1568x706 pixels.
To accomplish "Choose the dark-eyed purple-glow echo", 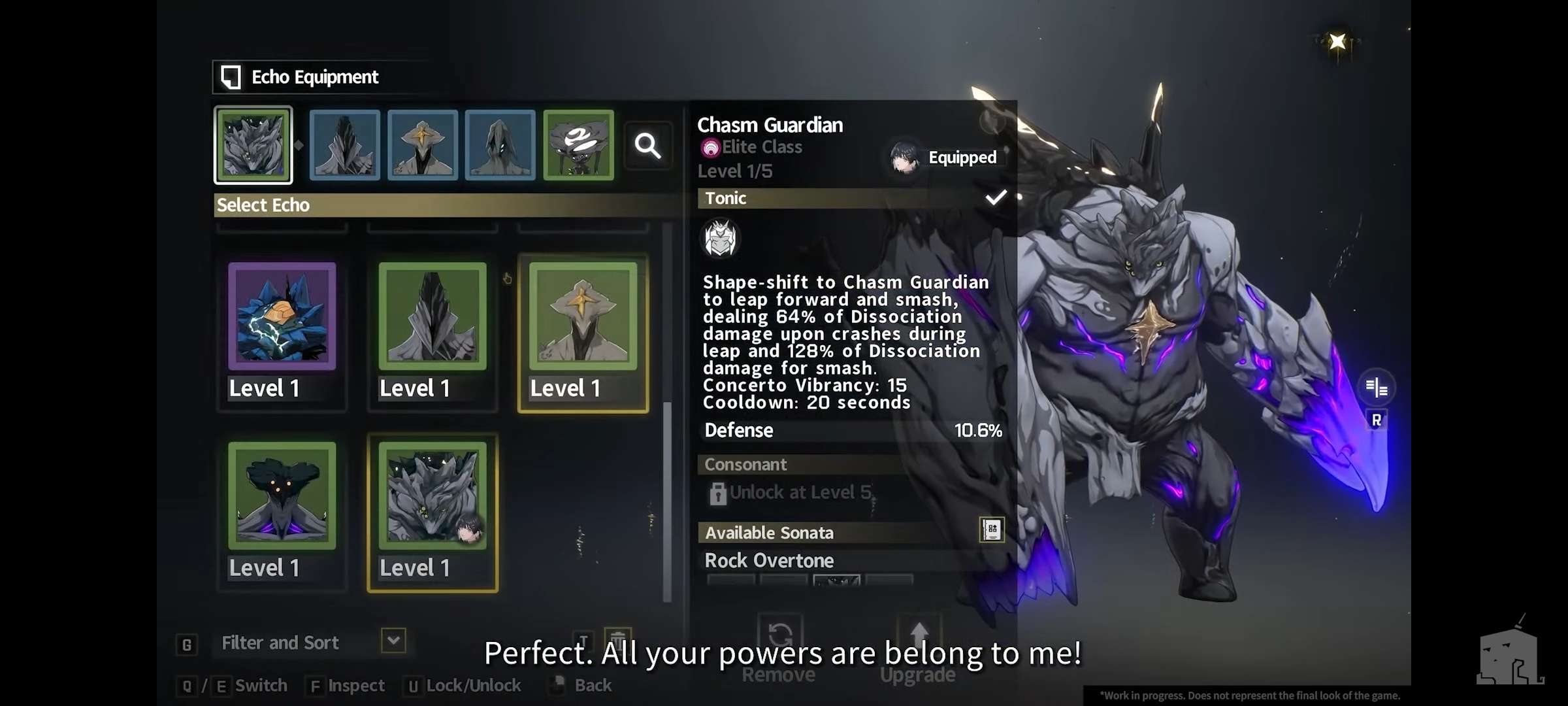I will coord(282,496).
